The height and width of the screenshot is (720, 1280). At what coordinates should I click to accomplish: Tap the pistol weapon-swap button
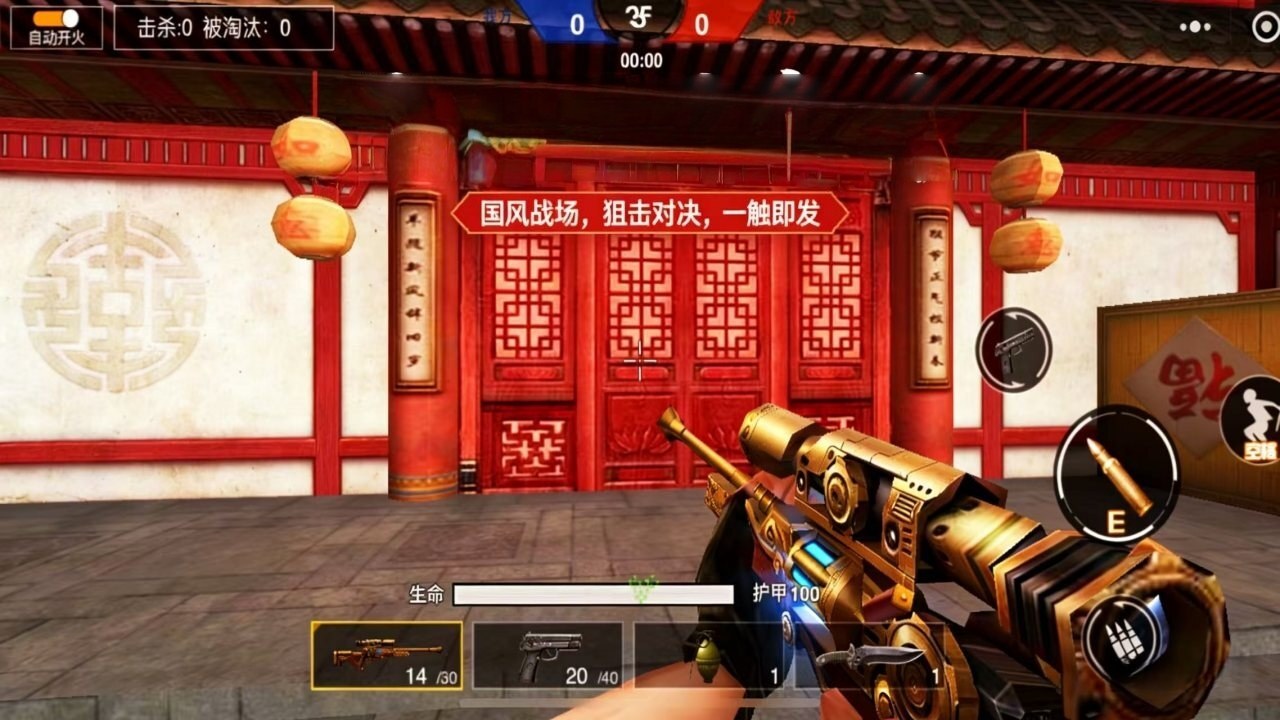[x=1014, y=350]
